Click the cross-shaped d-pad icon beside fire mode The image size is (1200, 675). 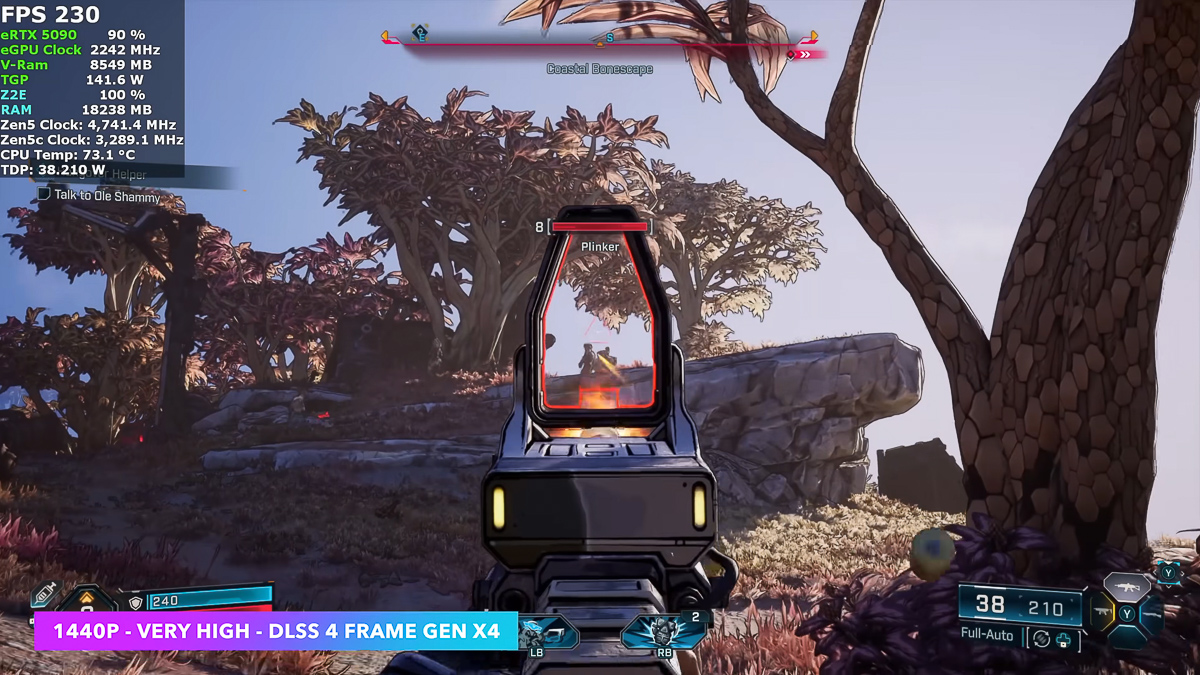[1062, 640]
